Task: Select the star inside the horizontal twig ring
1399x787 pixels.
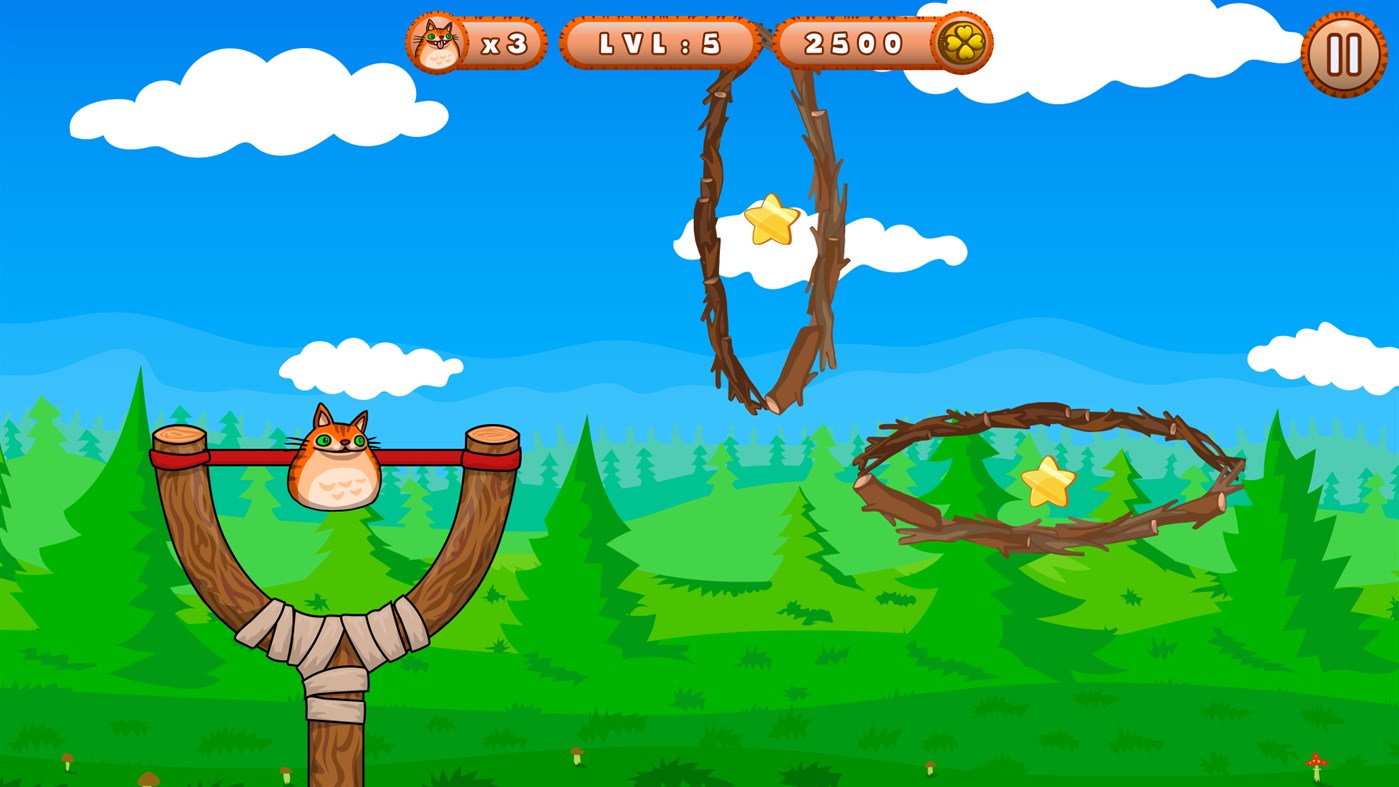Action: (x=1050, y=483)
